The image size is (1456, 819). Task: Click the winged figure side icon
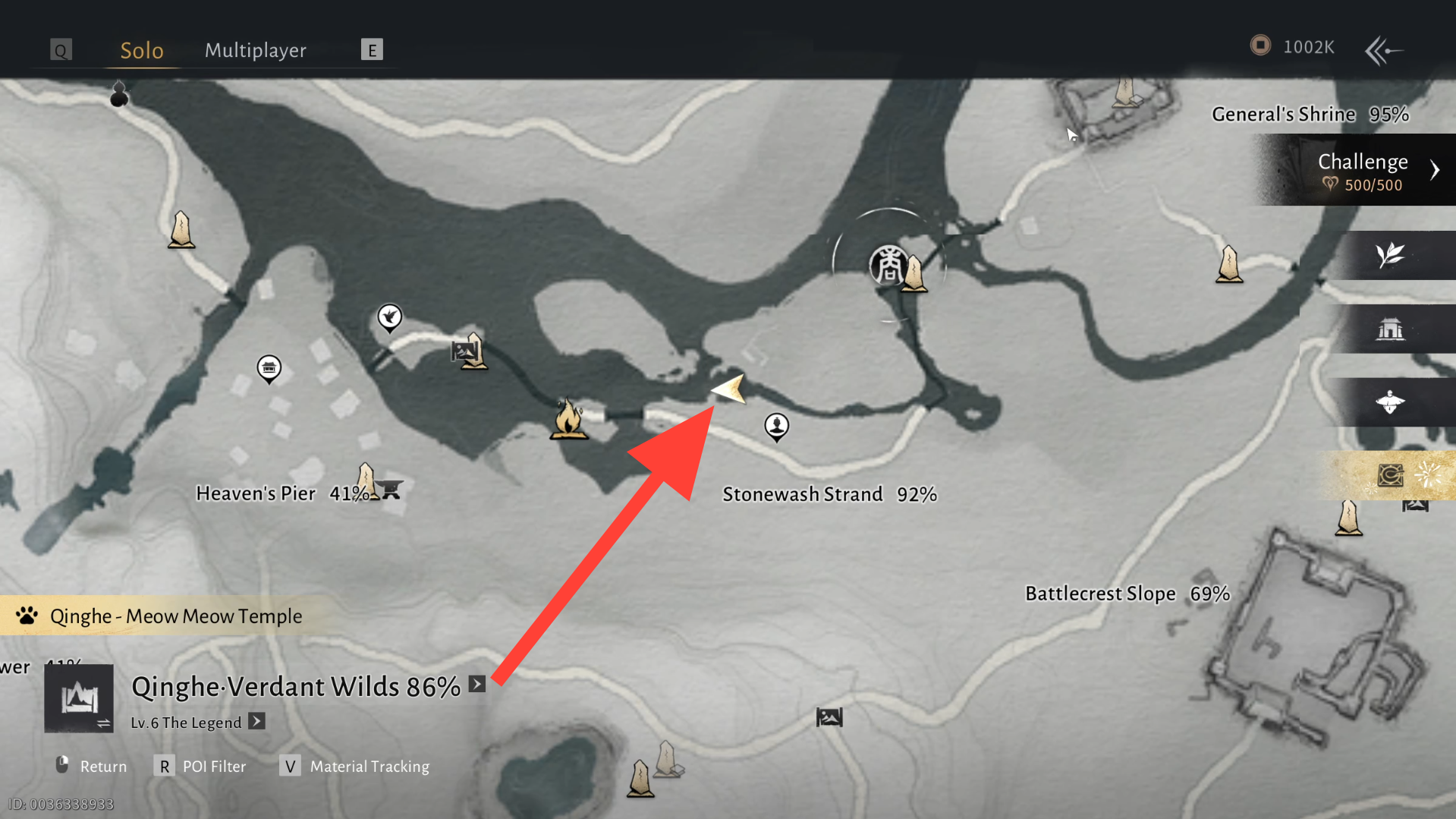pyautogui.click(x=1390, y=402)
